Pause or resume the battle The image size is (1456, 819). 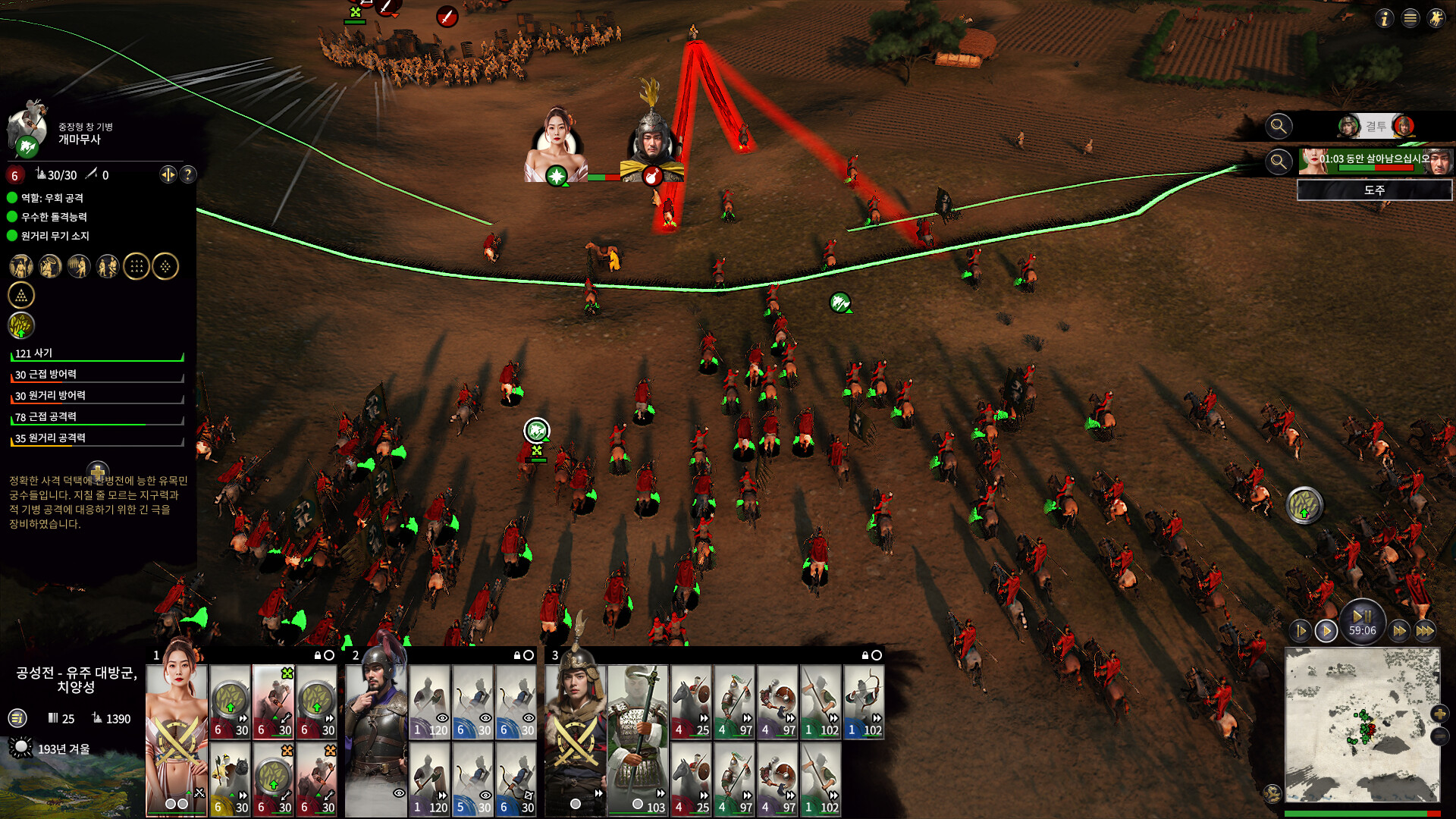click(x=1362, y=617)
